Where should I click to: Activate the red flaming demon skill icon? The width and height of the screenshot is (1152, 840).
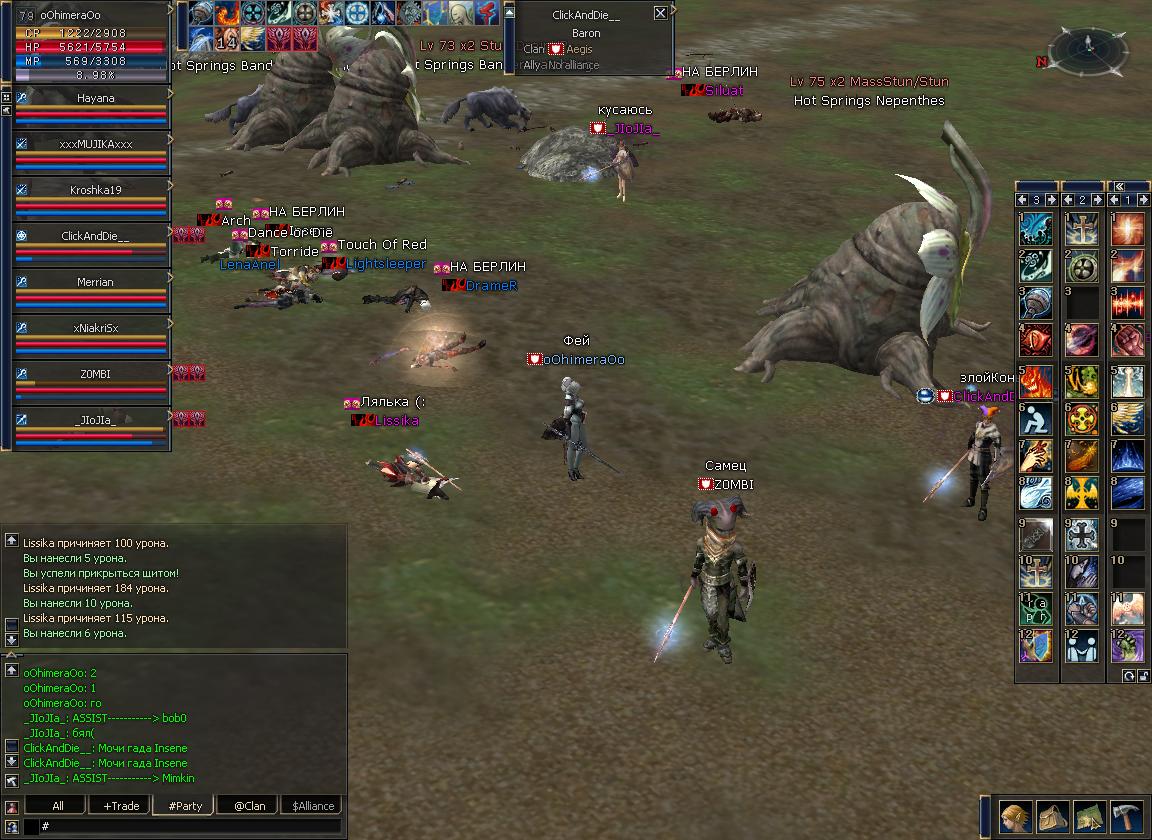point(1035,380)
